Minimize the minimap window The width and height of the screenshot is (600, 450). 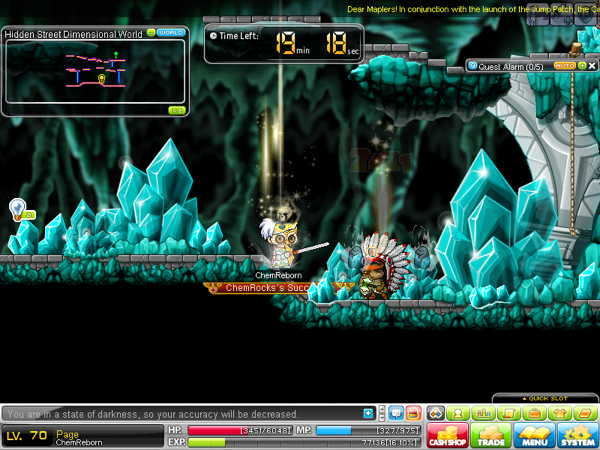tap(151, 32)
